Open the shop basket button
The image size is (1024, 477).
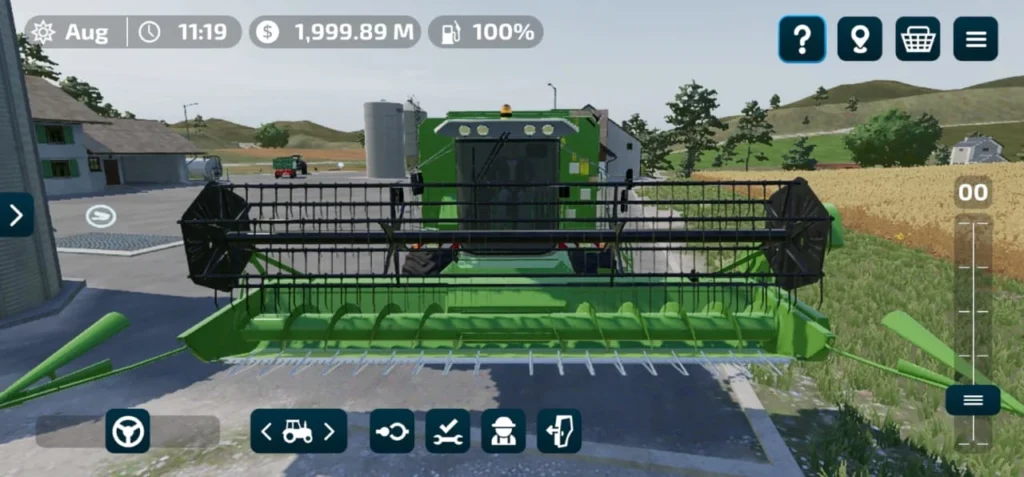(x=917, y=39)
